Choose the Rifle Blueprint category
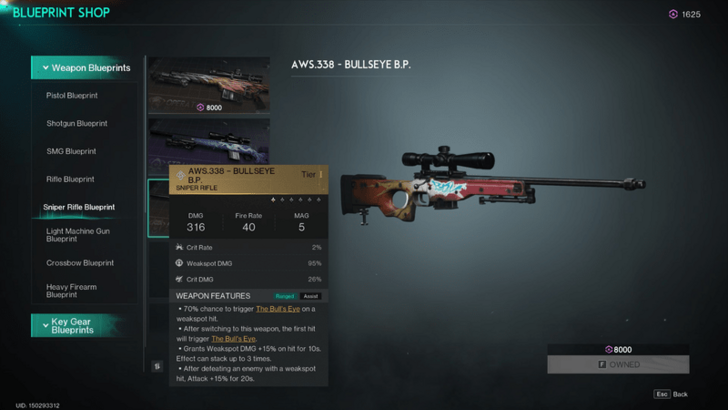Viewport: 728px width, 410px height. pos(71,179)
